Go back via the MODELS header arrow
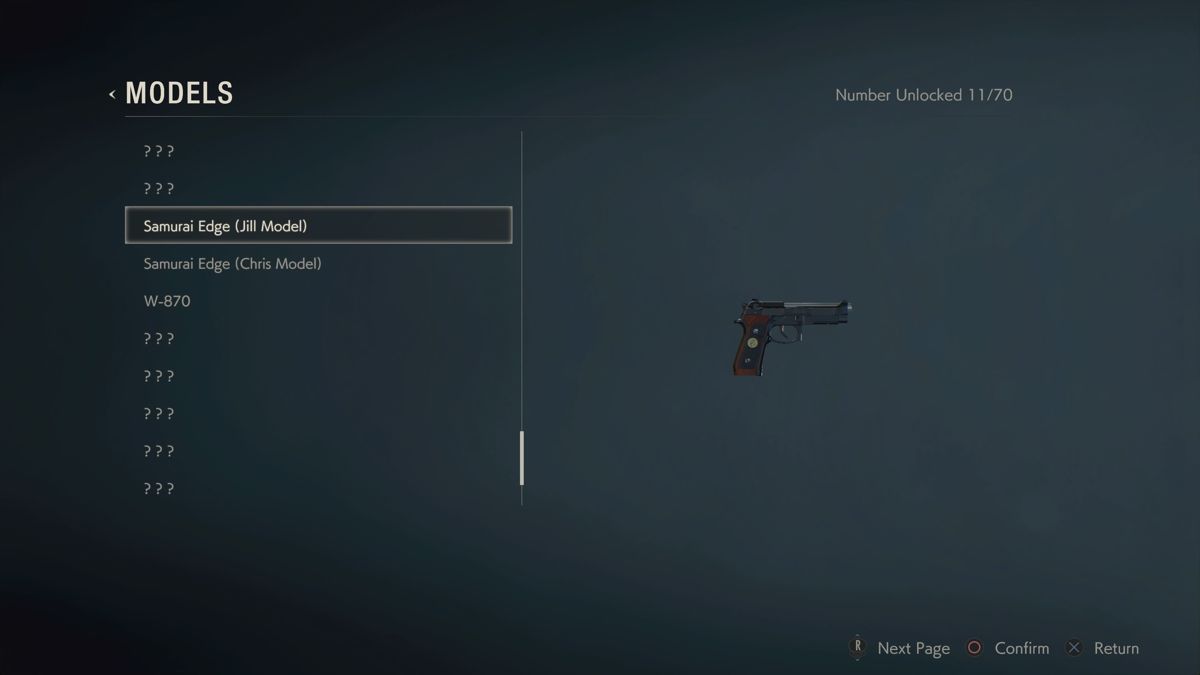1200x675 pixels. click(x=113, y=94)
